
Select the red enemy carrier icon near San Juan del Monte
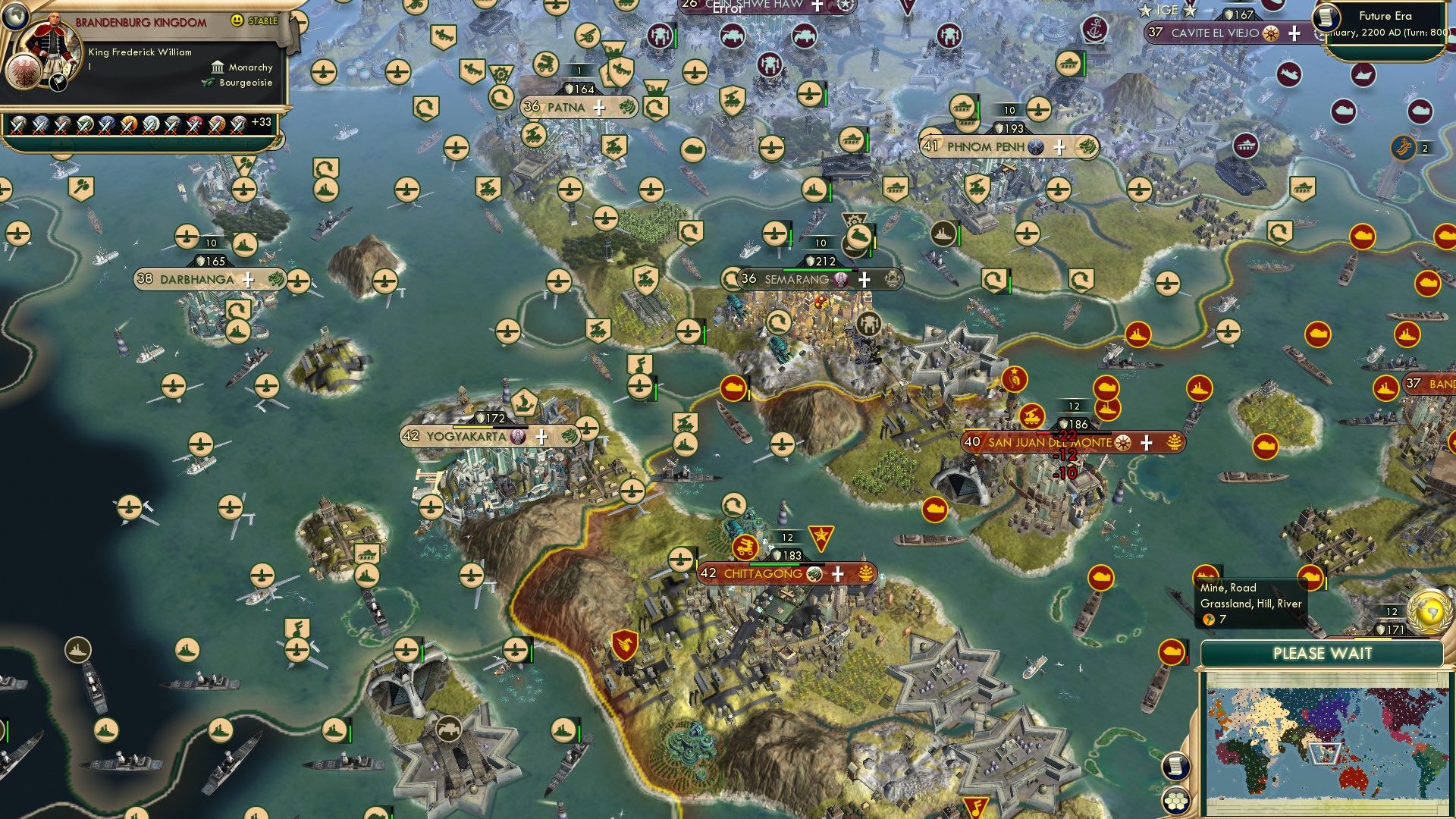[1107, 388]
